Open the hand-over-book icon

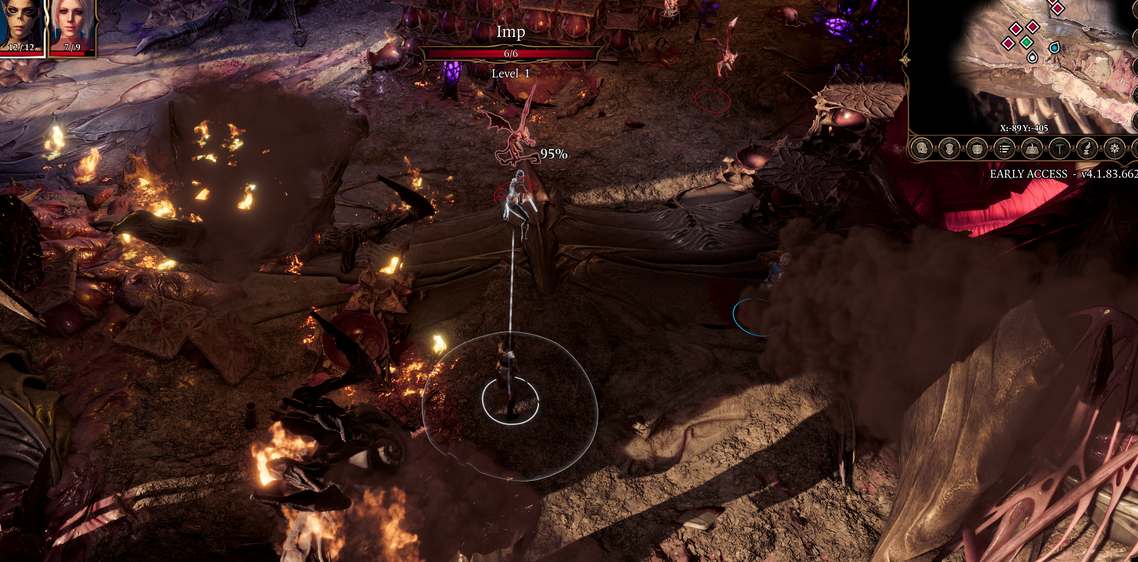(x=1032, y=149)
